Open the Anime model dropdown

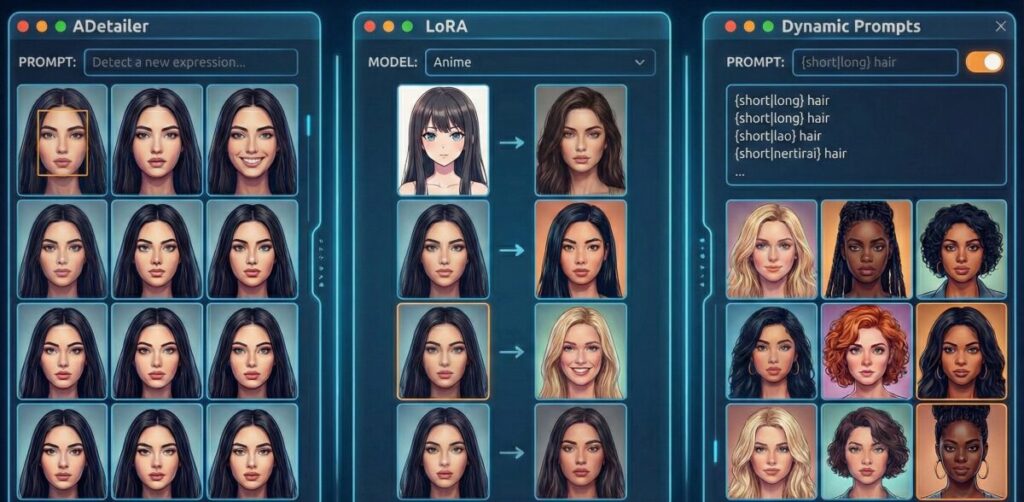pos(540,62)
